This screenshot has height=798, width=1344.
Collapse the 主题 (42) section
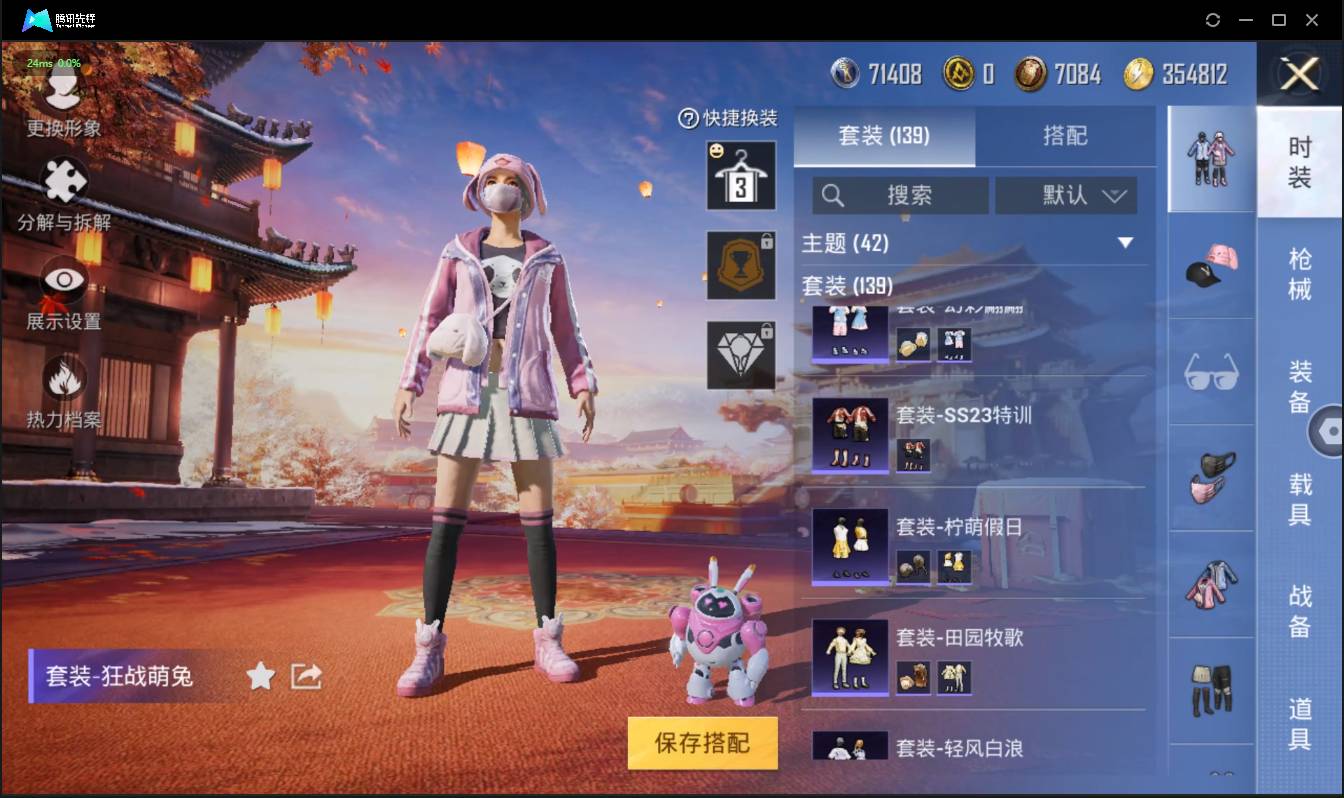point(1127,242)
